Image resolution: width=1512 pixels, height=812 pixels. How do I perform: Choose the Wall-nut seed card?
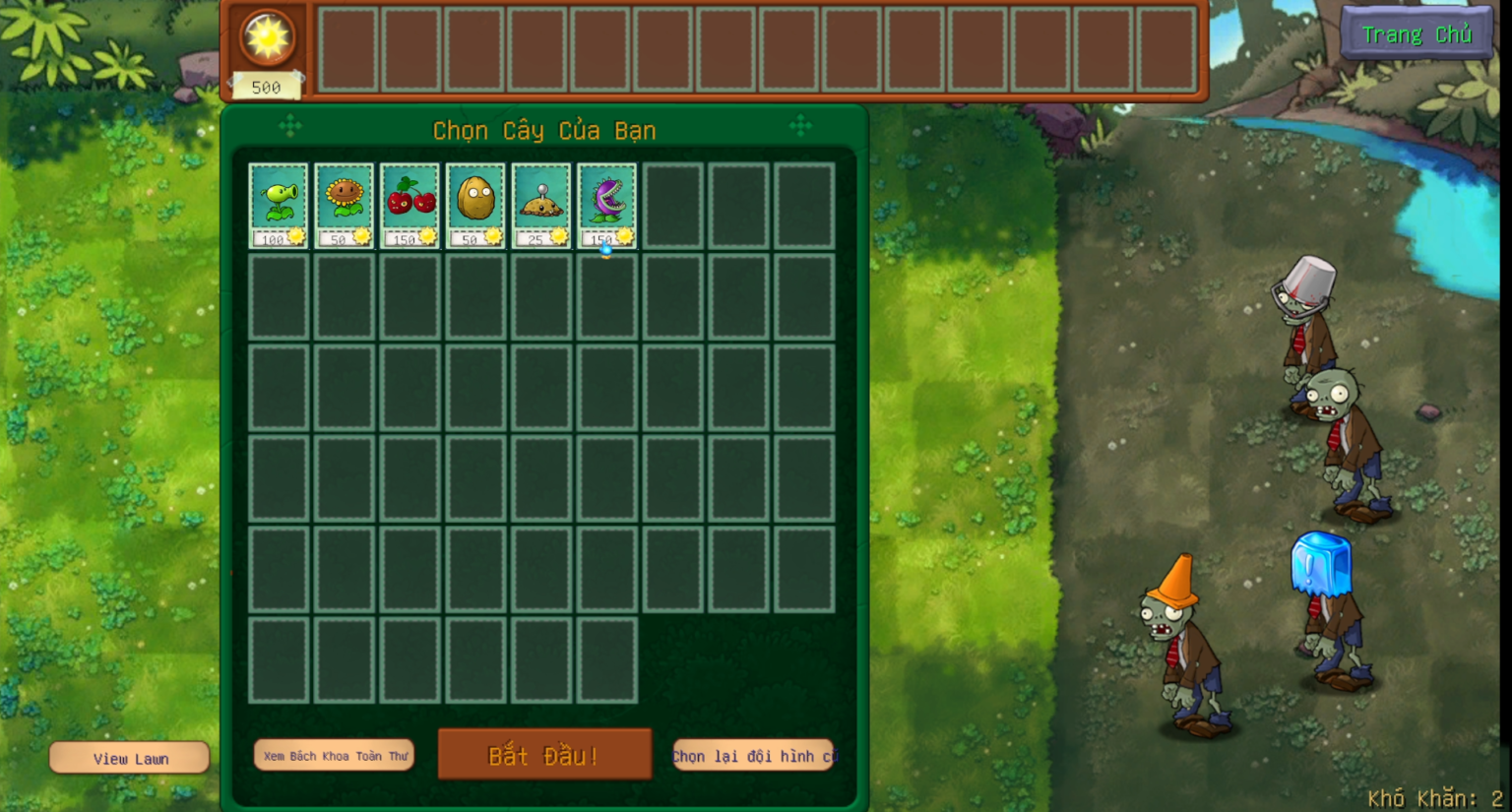click(475, 202)
